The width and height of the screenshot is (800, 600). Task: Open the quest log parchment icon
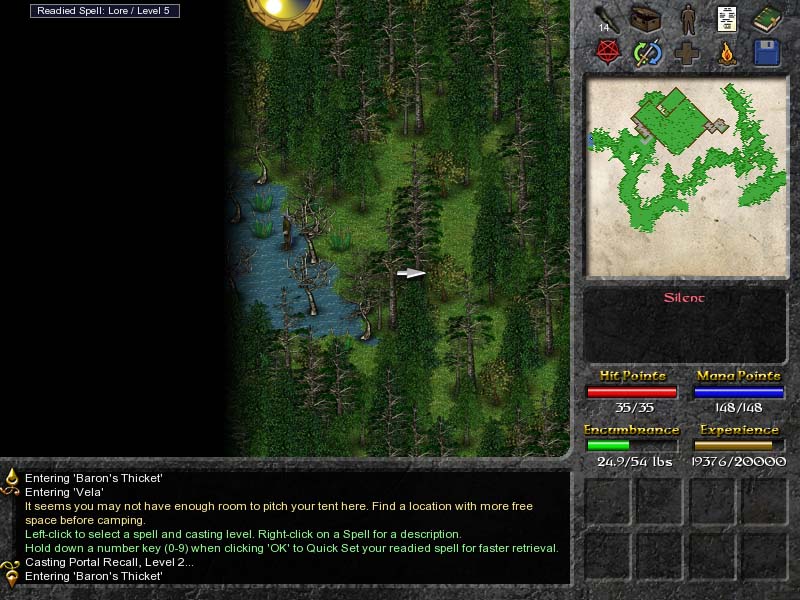pyautogui.click(x=727, y=19)
